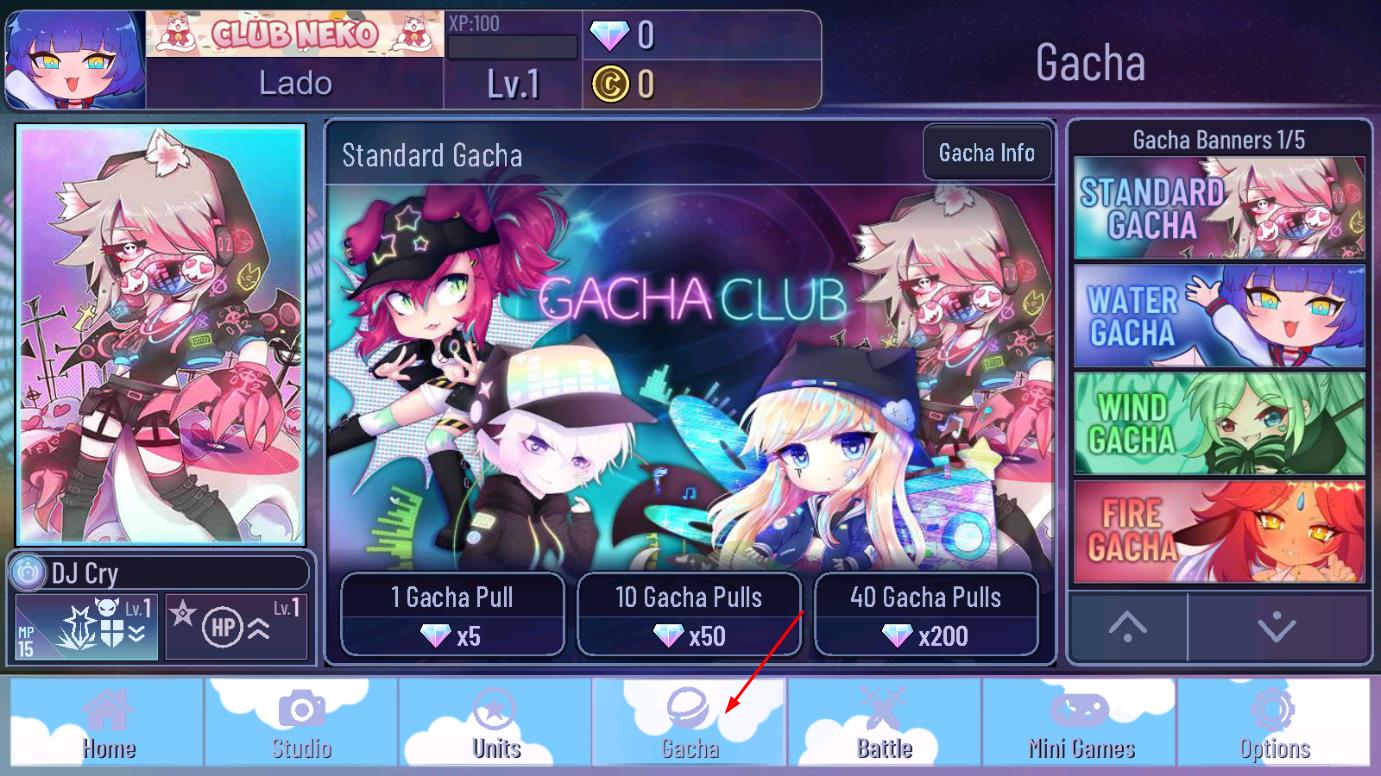1381x776 pixels.
Task: Go to the Home screen
Action: pyautogui.click(x=107, y=722)
